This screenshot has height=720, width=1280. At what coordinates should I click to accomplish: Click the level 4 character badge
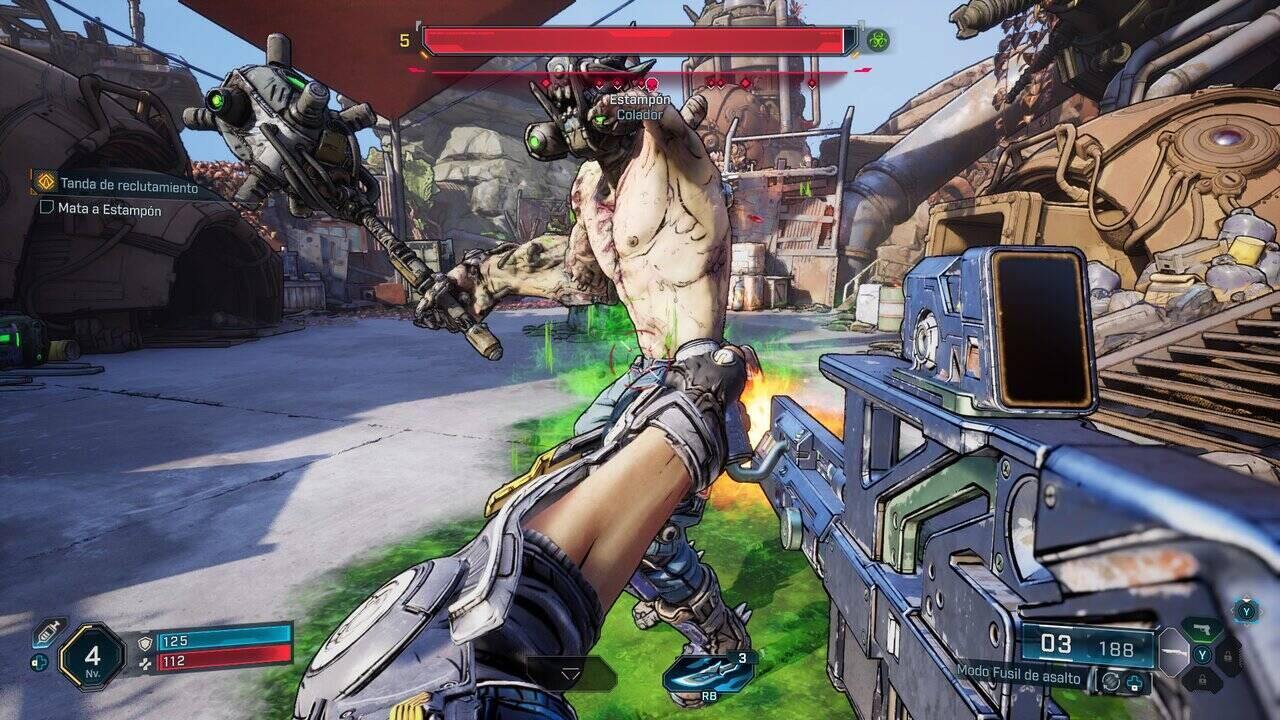click(x=92, y=656)
